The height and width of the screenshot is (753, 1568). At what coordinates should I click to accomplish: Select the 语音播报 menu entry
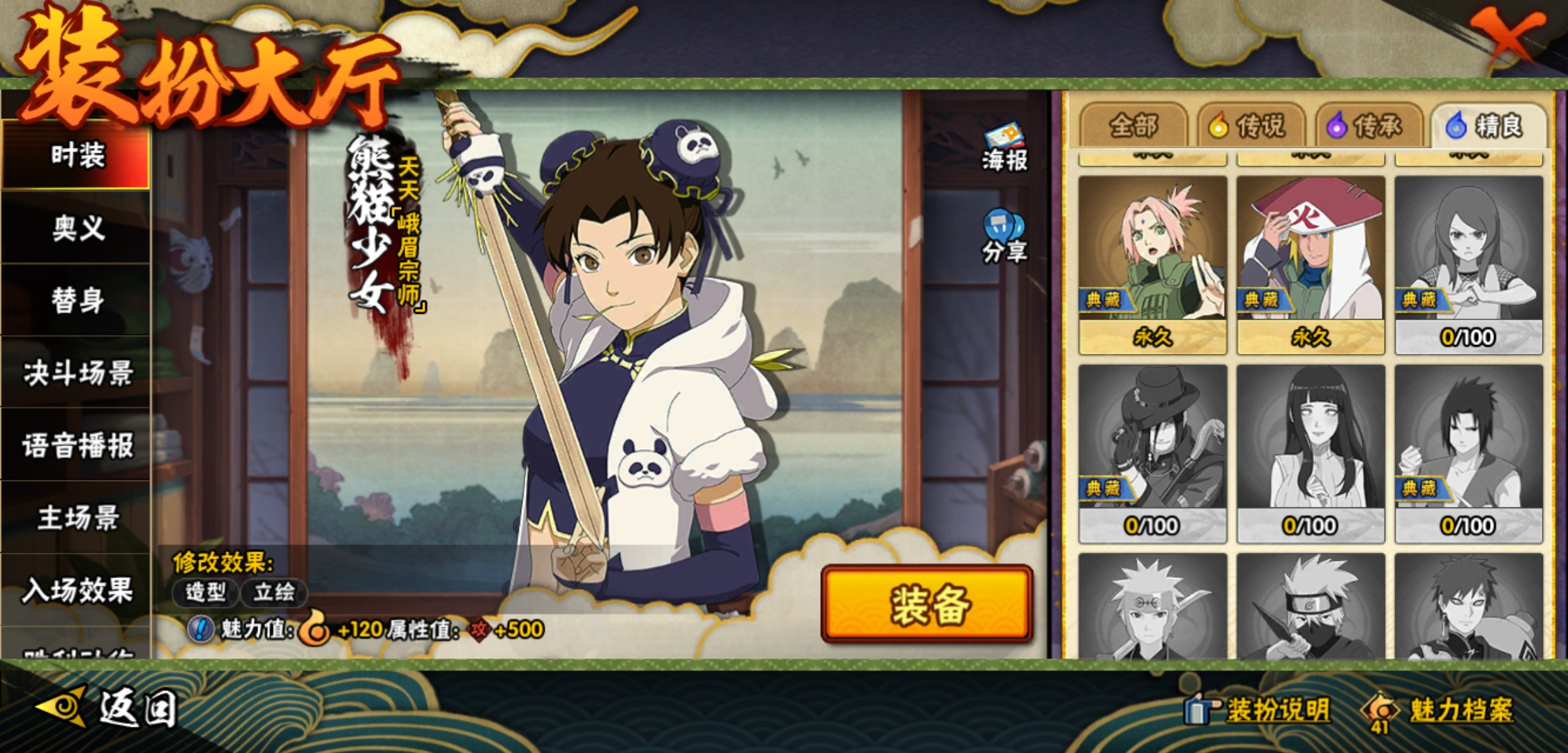click(77, 446)
